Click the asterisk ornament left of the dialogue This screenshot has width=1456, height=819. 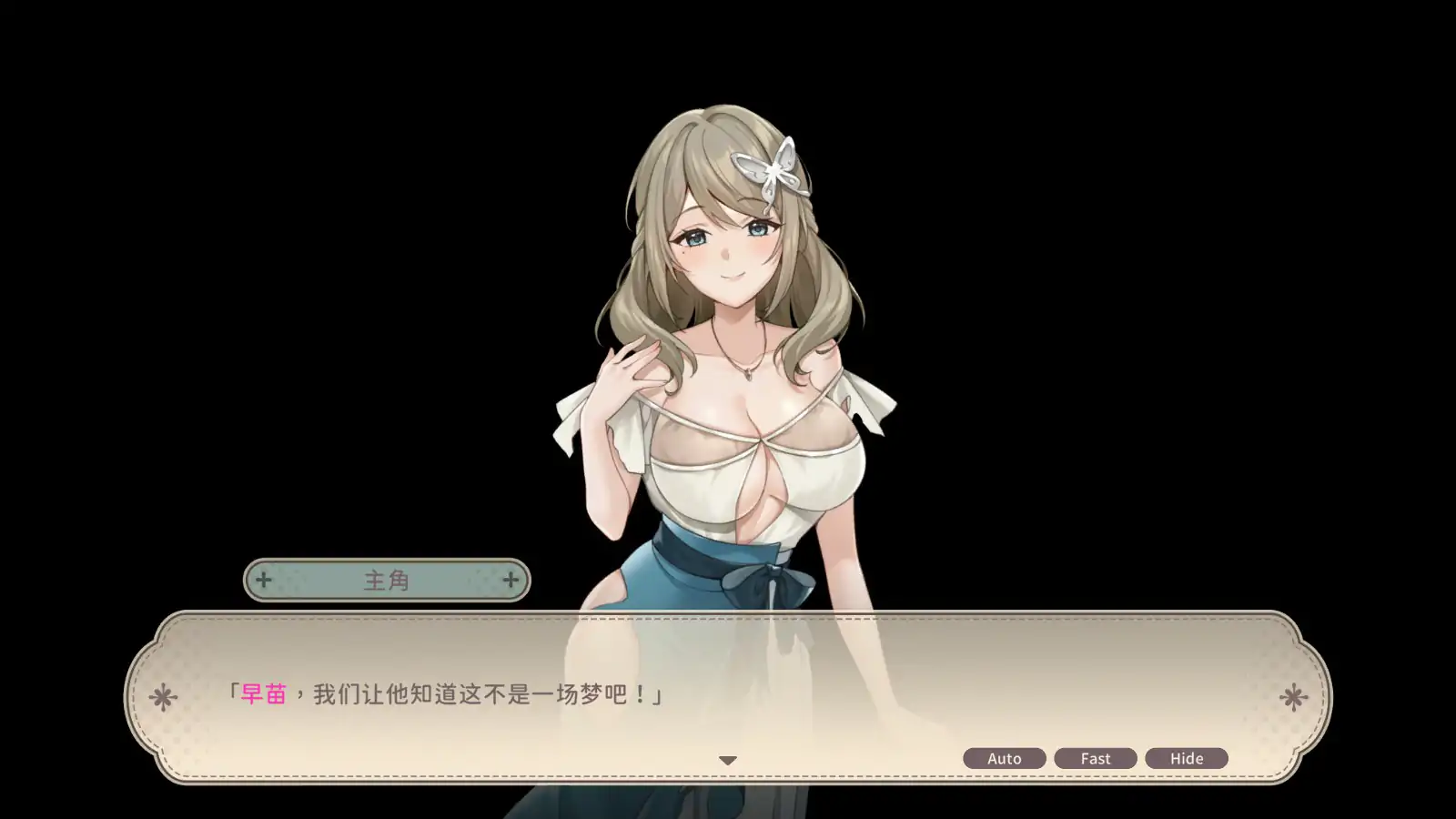pos(162,695)
